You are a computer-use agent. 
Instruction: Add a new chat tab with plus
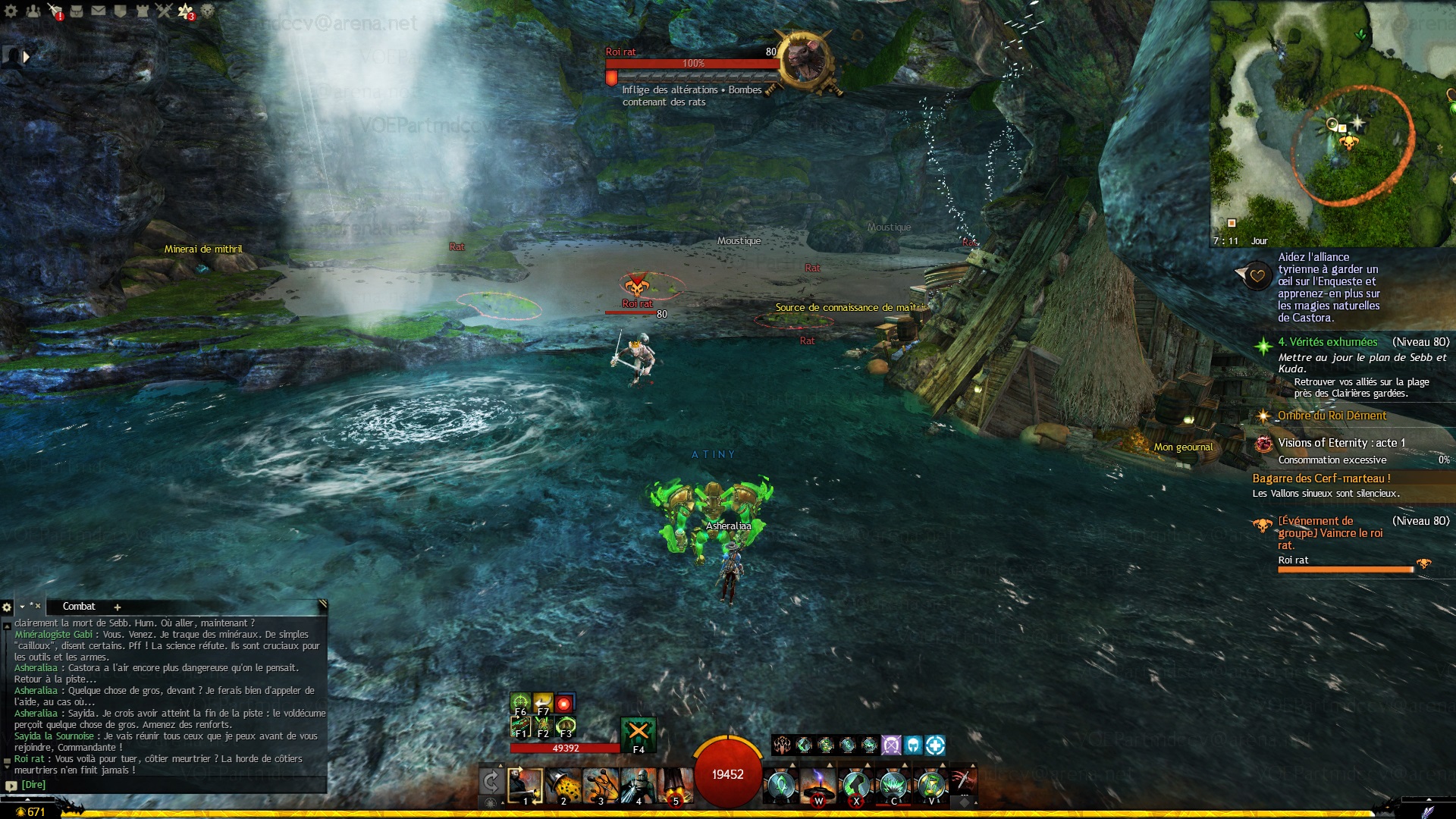118,607
